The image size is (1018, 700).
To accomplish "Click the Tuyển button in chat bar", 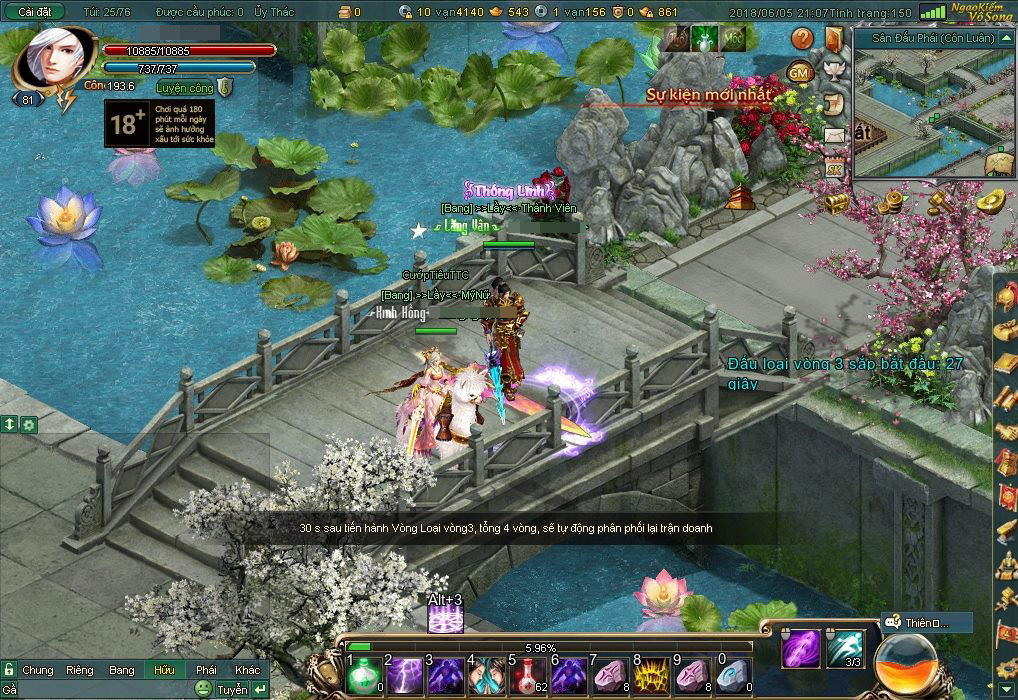I will point(232,690).
